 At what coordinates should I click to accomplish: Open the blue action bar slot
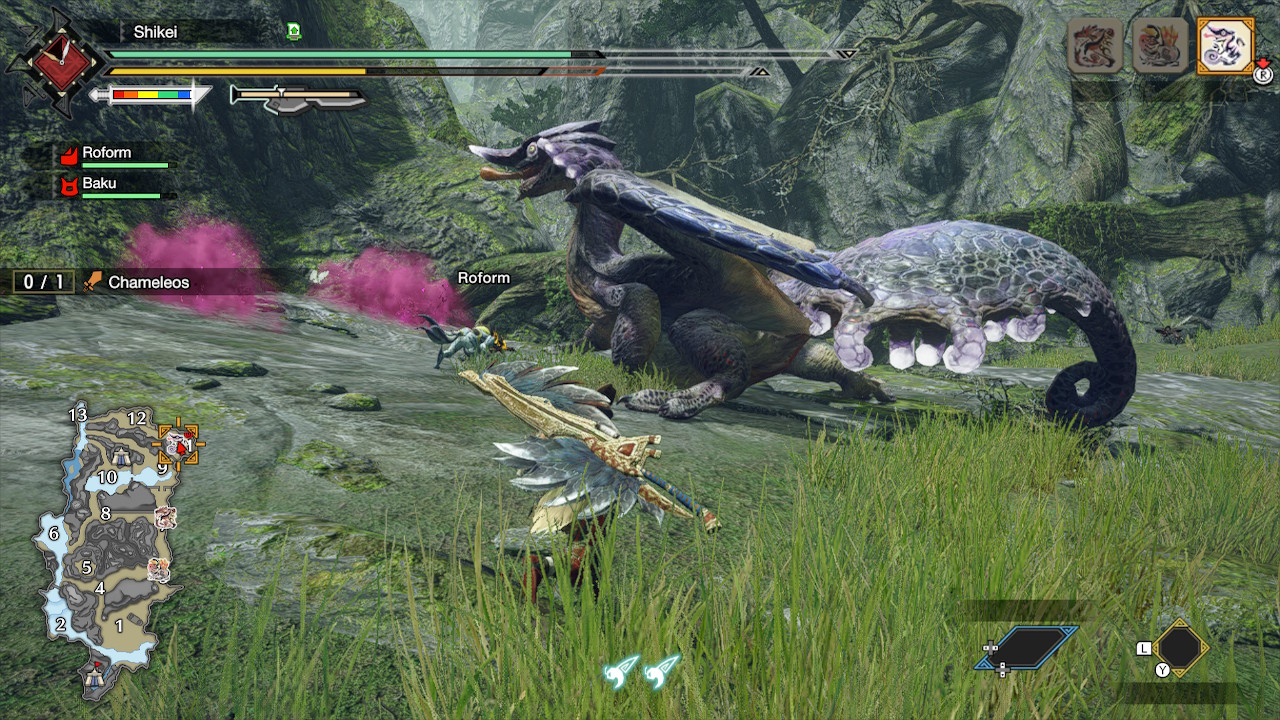1027,647
